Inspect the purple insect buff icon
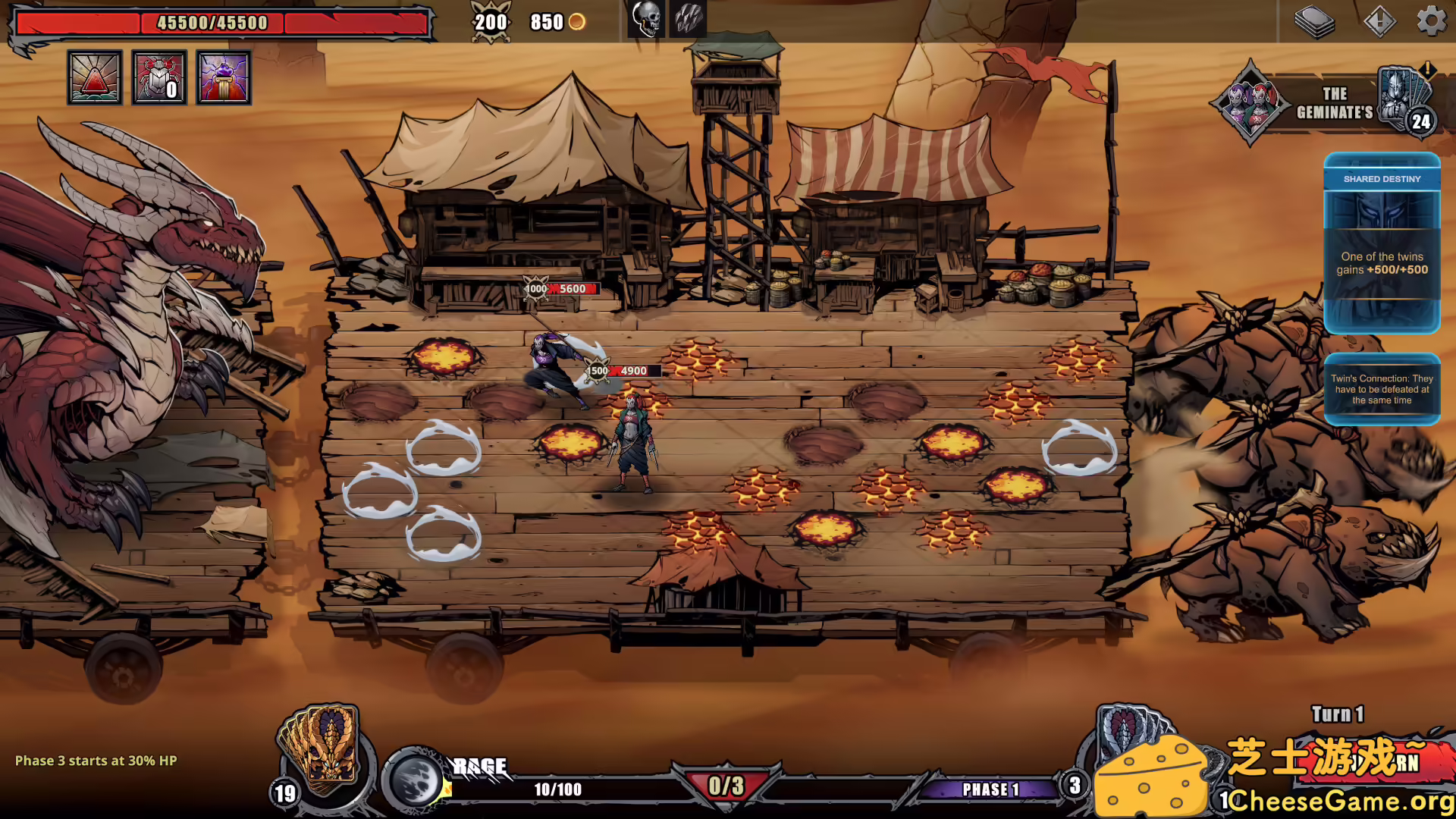 click(x=223, y=78)
